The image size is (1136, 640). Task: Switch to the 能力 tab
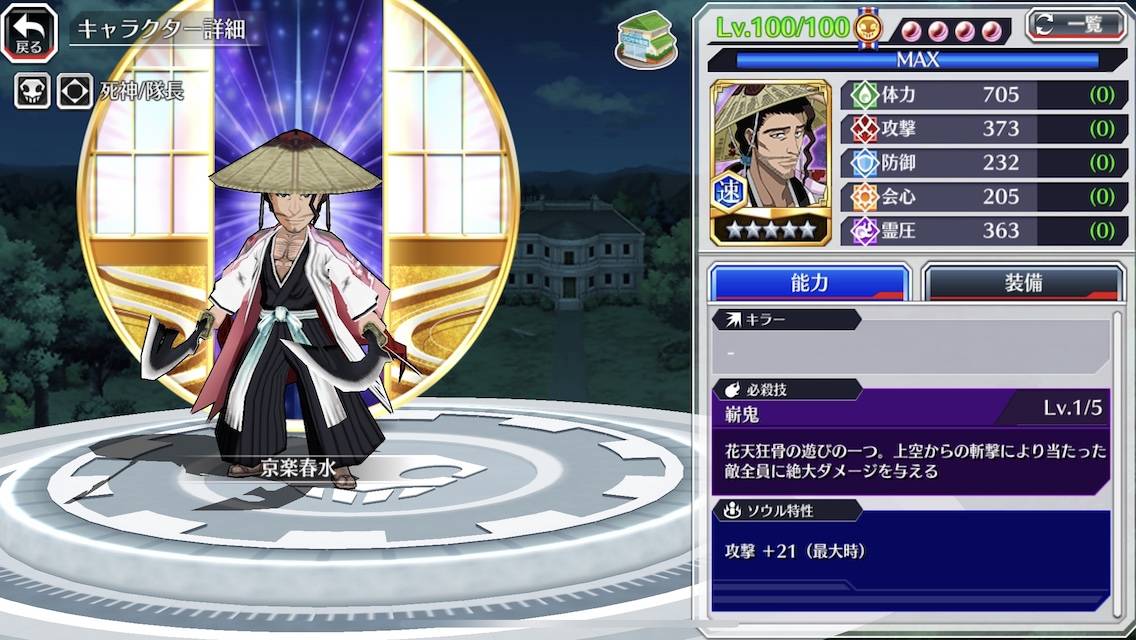click(x=809, y=283)
